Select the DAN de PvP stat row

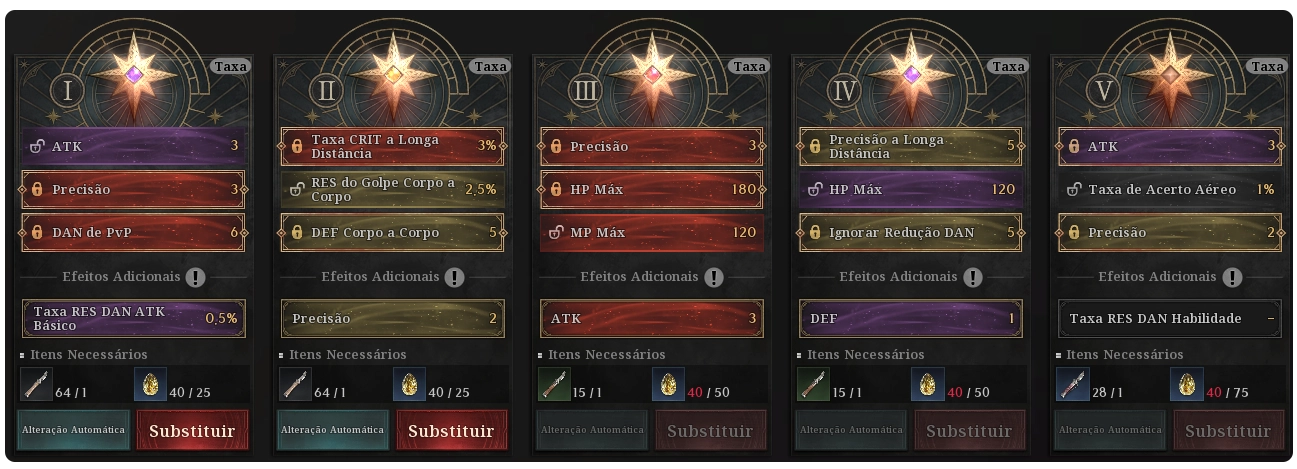[133, 232]
